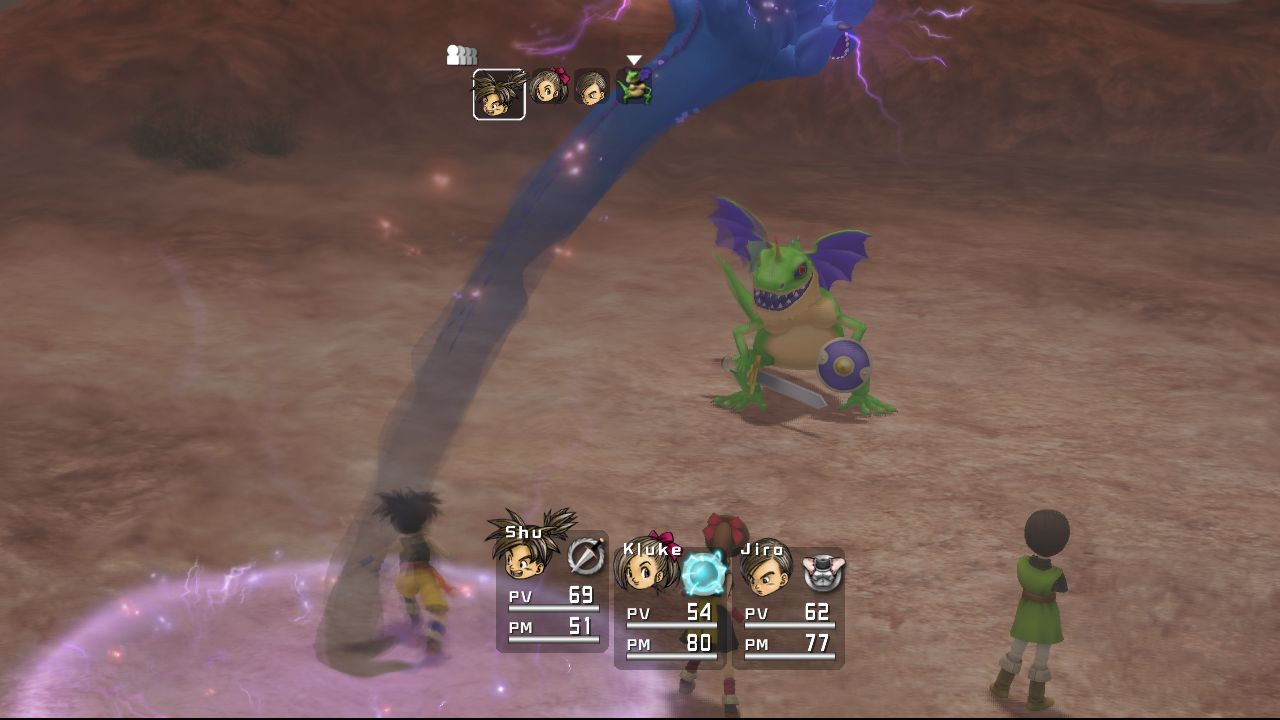The height and width of the screenshot is (720, 1280).
Task: Click Shu's sword attack command icon
Action: pos(586,556)
